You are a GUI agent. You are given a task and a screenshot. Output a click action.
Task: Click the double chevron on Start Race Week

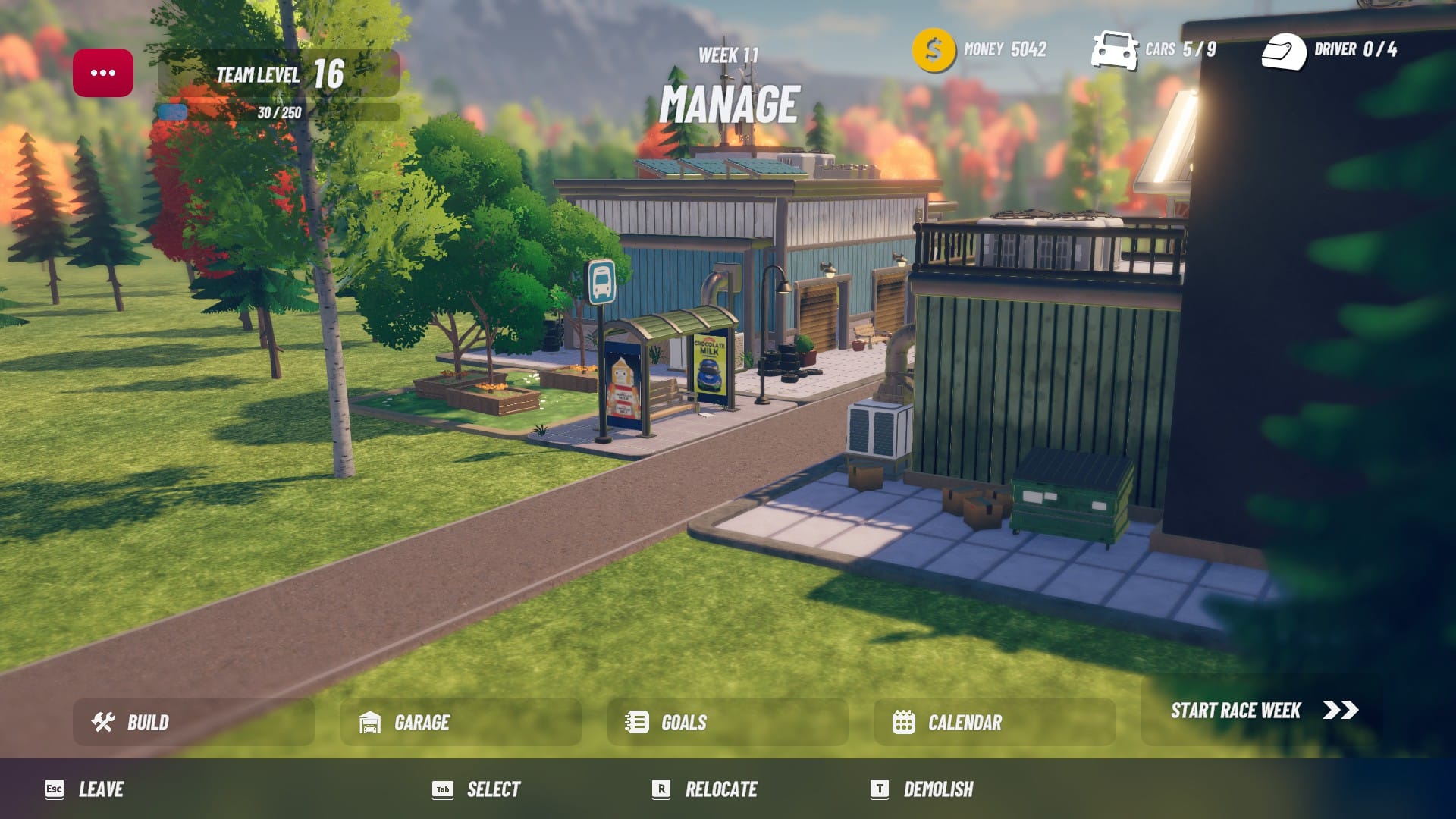pyautogui.click(x=1339, y=711)
